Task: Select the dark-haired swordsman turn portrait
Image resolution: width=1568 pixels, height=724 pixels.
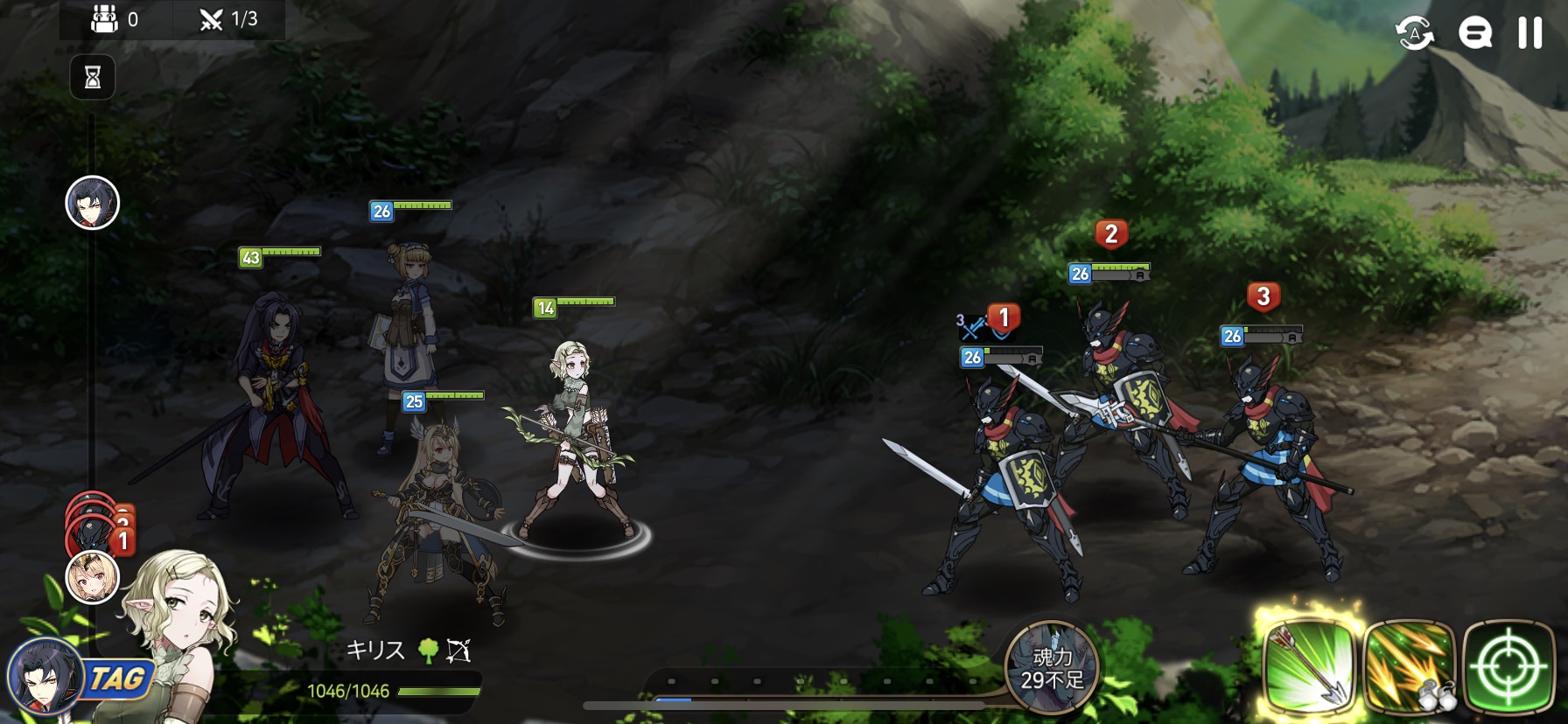Action: coord(93,203)
